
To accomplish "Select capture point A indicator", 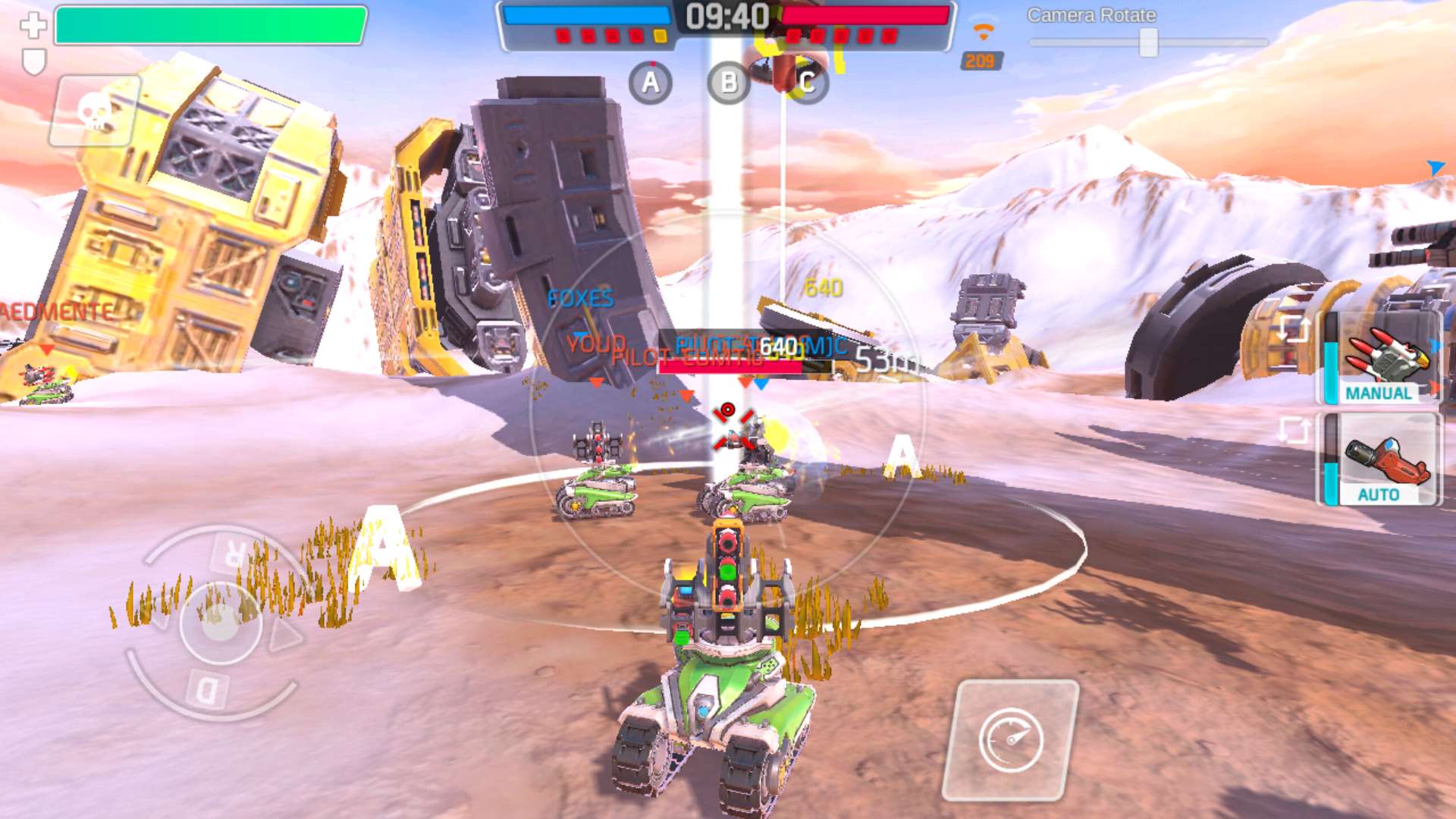I will tap(651, 83).
